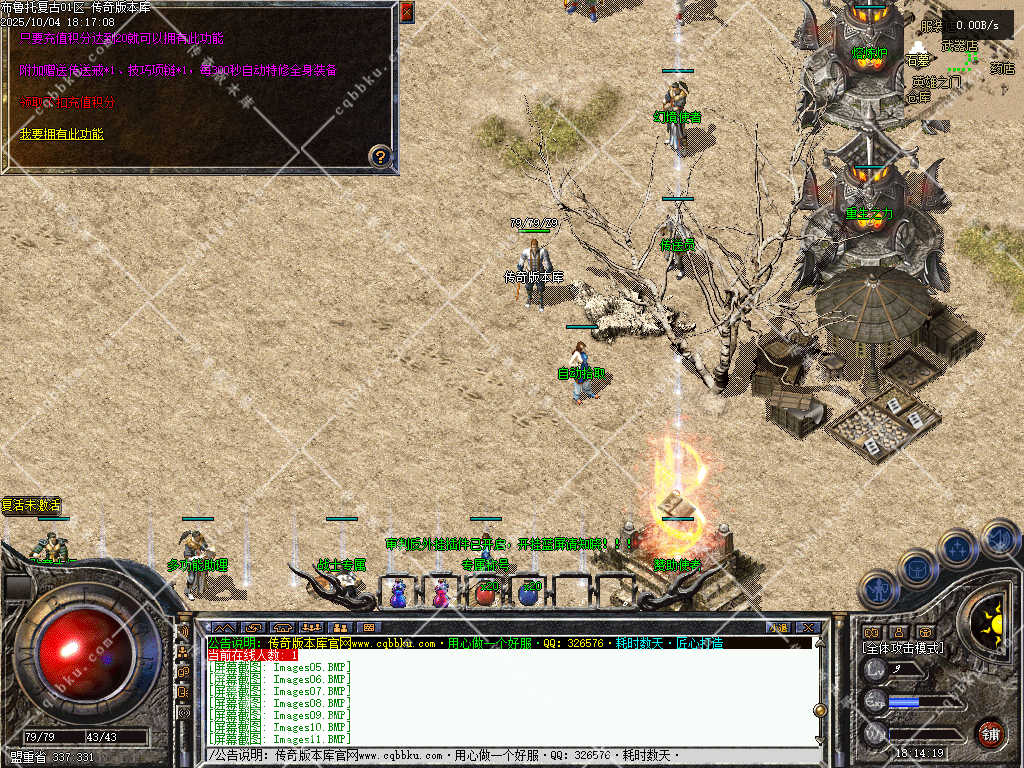Open the red 铺 shop button
Screen dimensions: 1024x768
click(990, 733)
